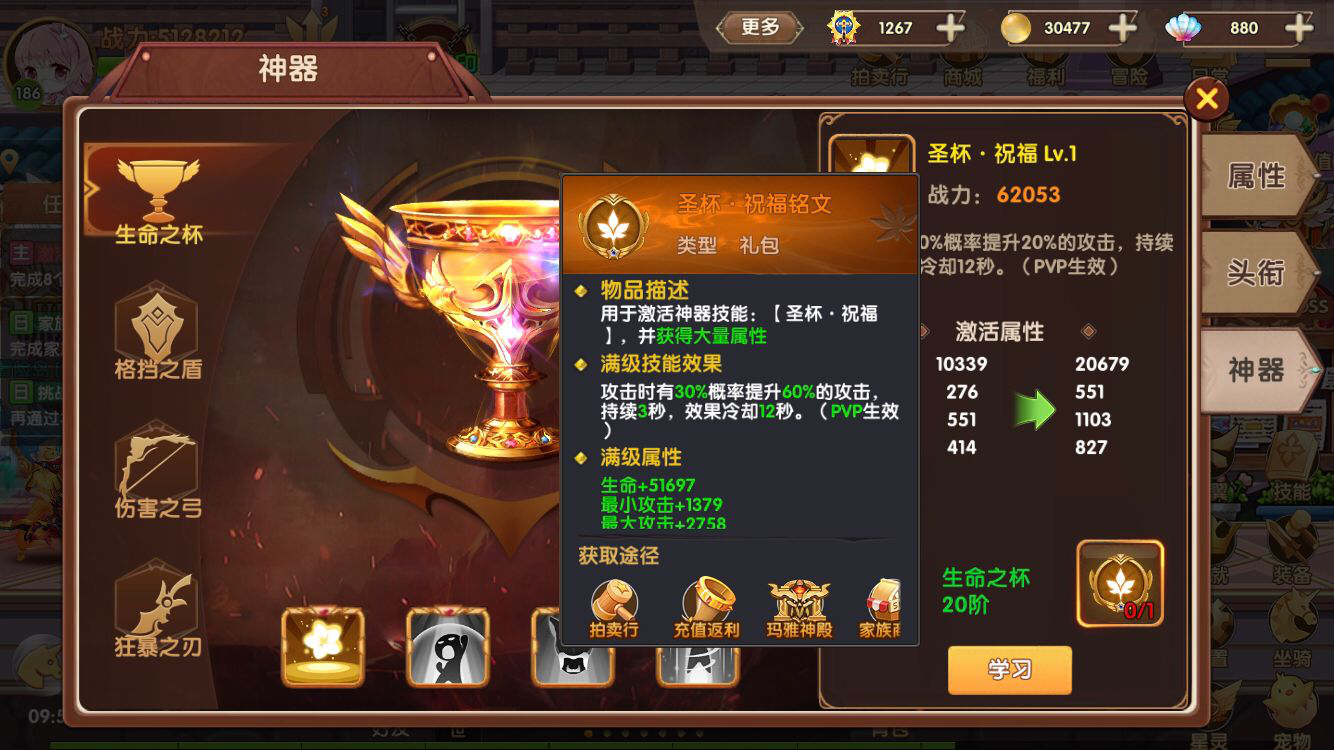
Task: Open the 神器 side tab
Action: coord(1256,370)
